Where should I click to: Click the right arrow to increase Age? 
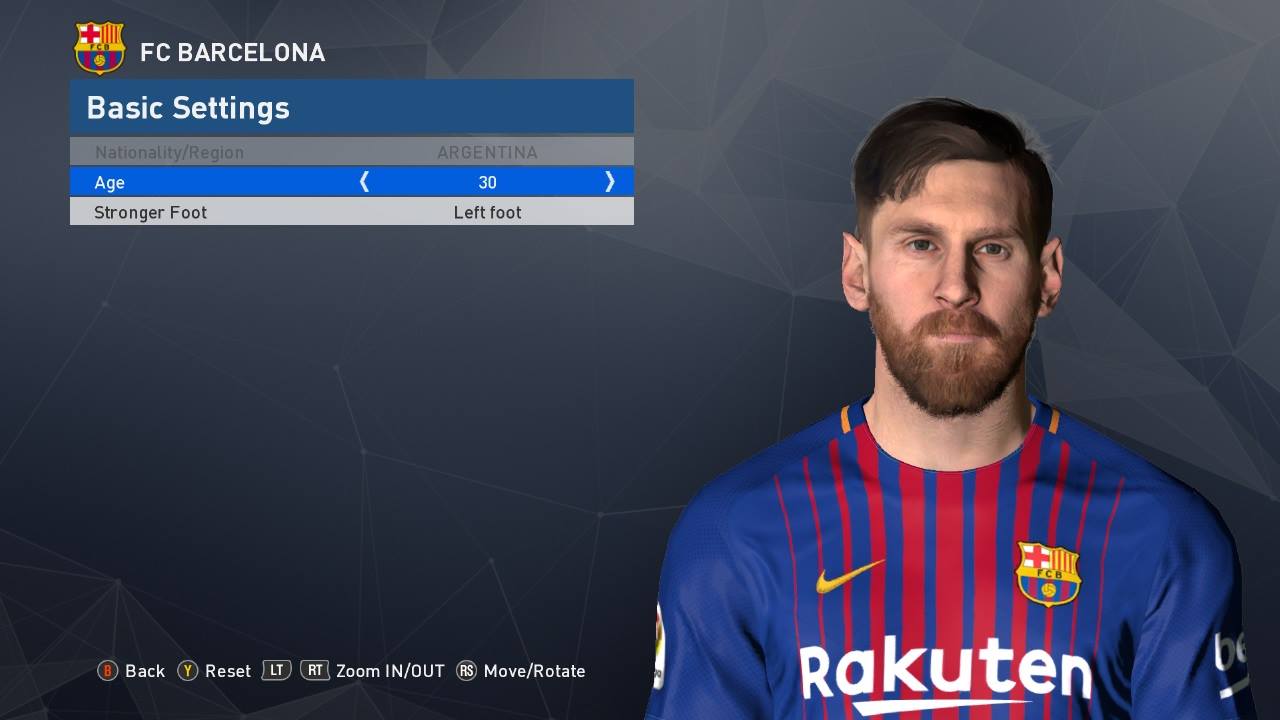[610, 182]
